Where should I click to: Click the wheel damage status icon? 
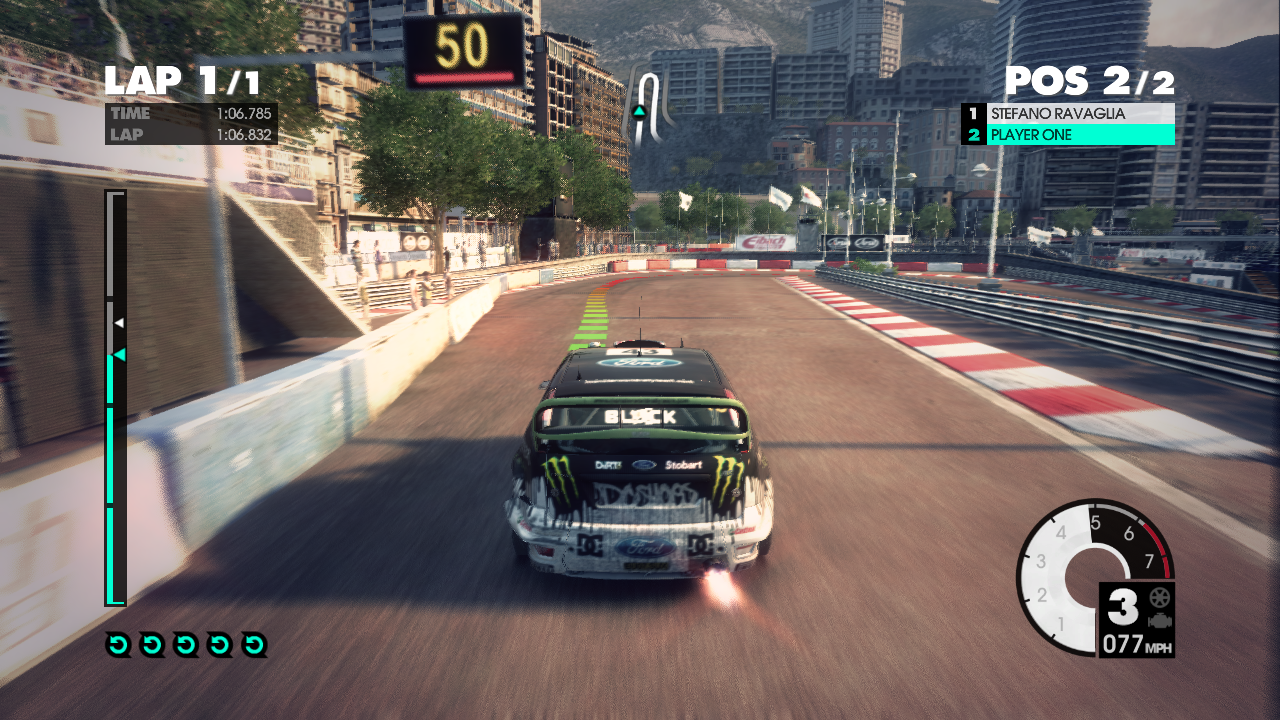[1159, 597]
